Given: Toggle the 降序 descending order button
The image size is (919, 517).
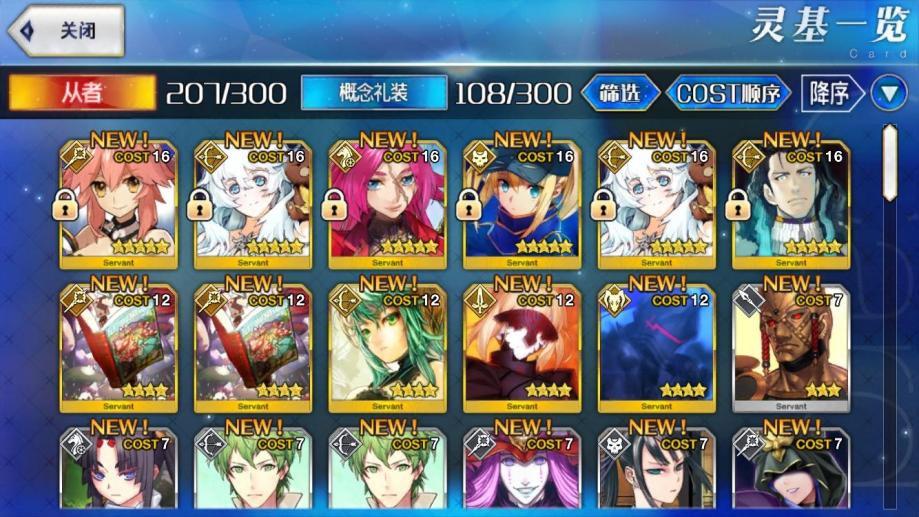Looking at the screenshot, I should pos(832,93).
